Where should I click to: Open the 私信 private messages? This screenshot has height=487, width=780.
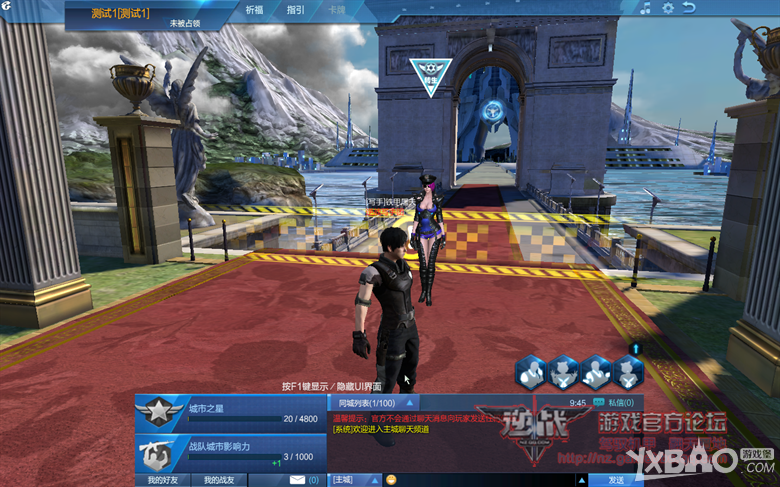pyautogui.click(x=615, y=402)
